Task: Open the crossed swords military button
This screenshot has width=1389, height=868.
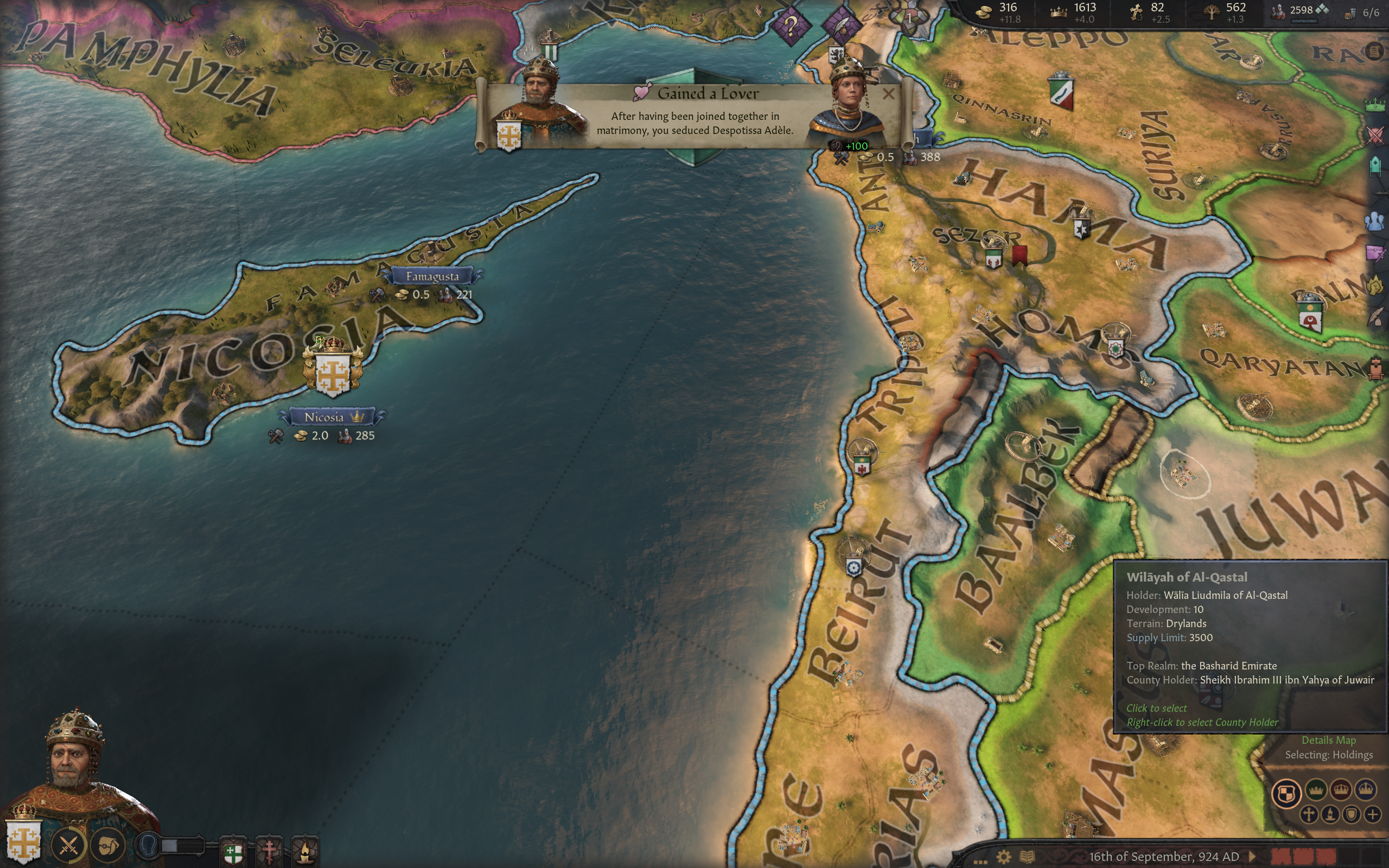Action: (68, 845)
